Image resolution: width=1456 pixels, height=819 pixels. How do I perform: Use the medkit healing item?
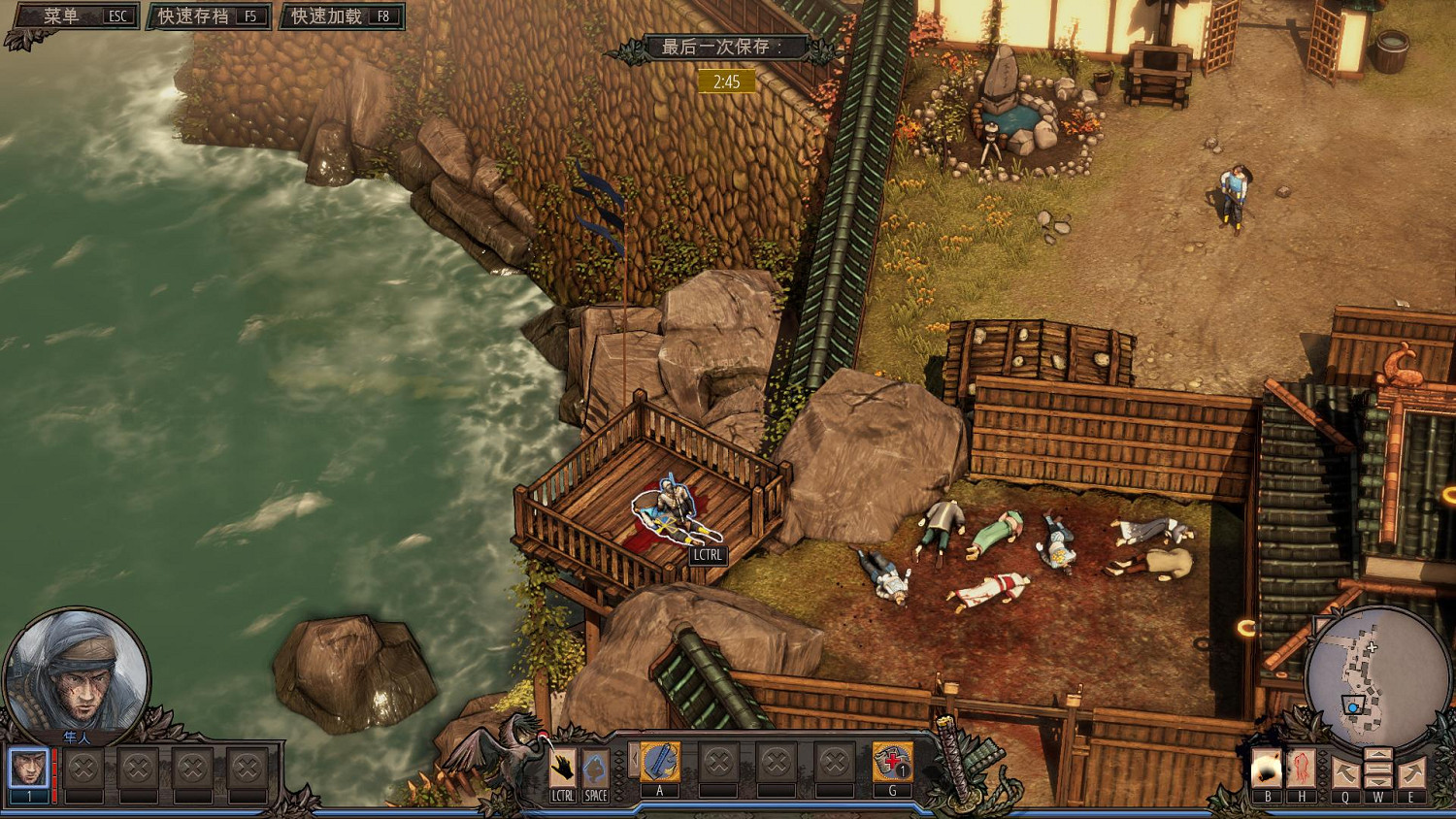pos(892,764)
